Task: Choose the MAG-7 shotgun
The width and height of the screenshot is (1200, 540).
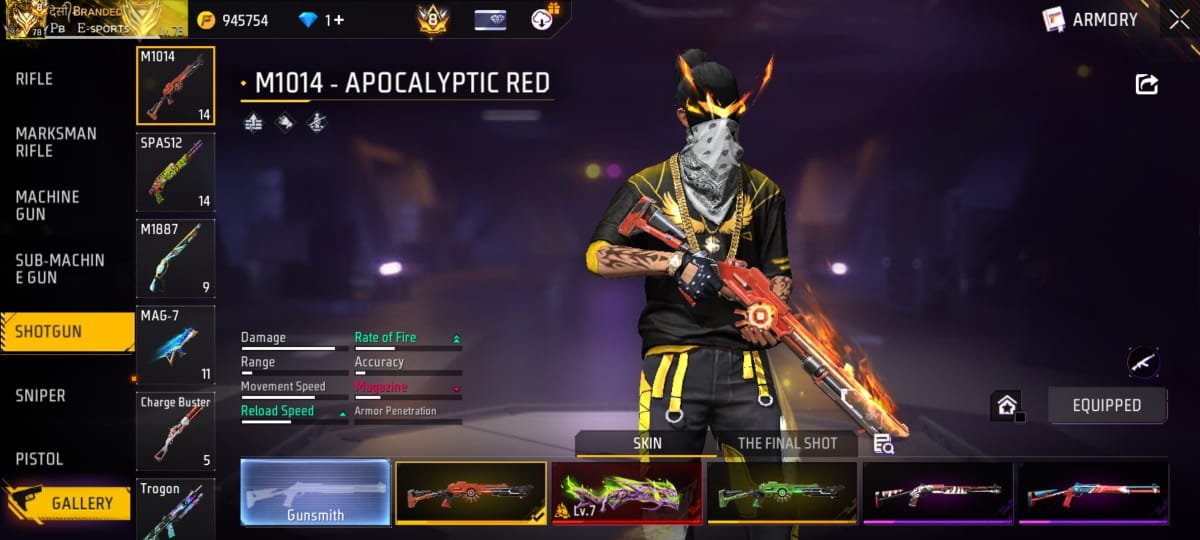Action: pos(175,345)
